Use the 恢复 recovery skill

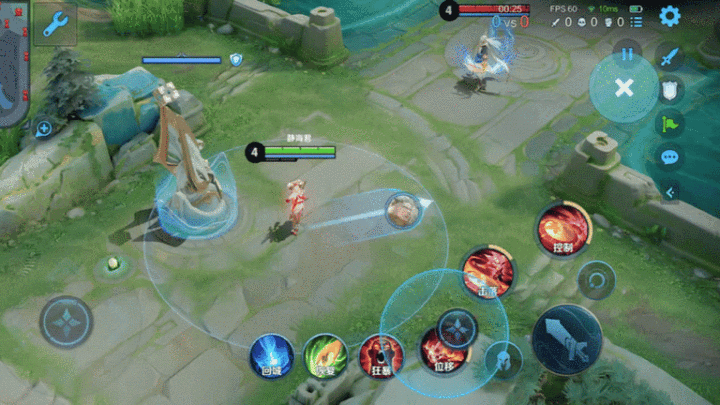325,356
